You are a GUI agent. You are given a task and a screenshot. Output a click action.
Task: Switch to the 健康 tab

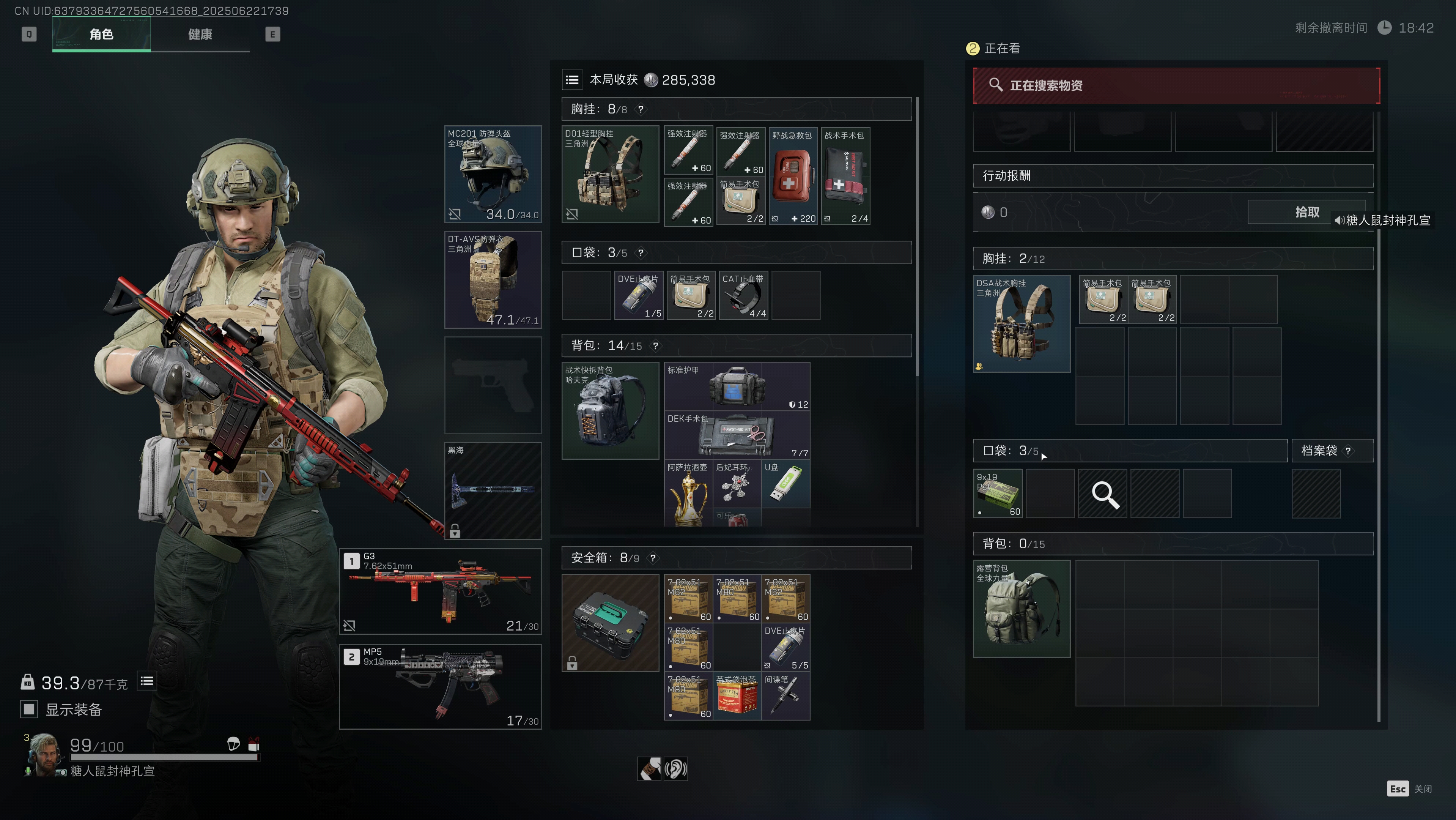(200, 35)
